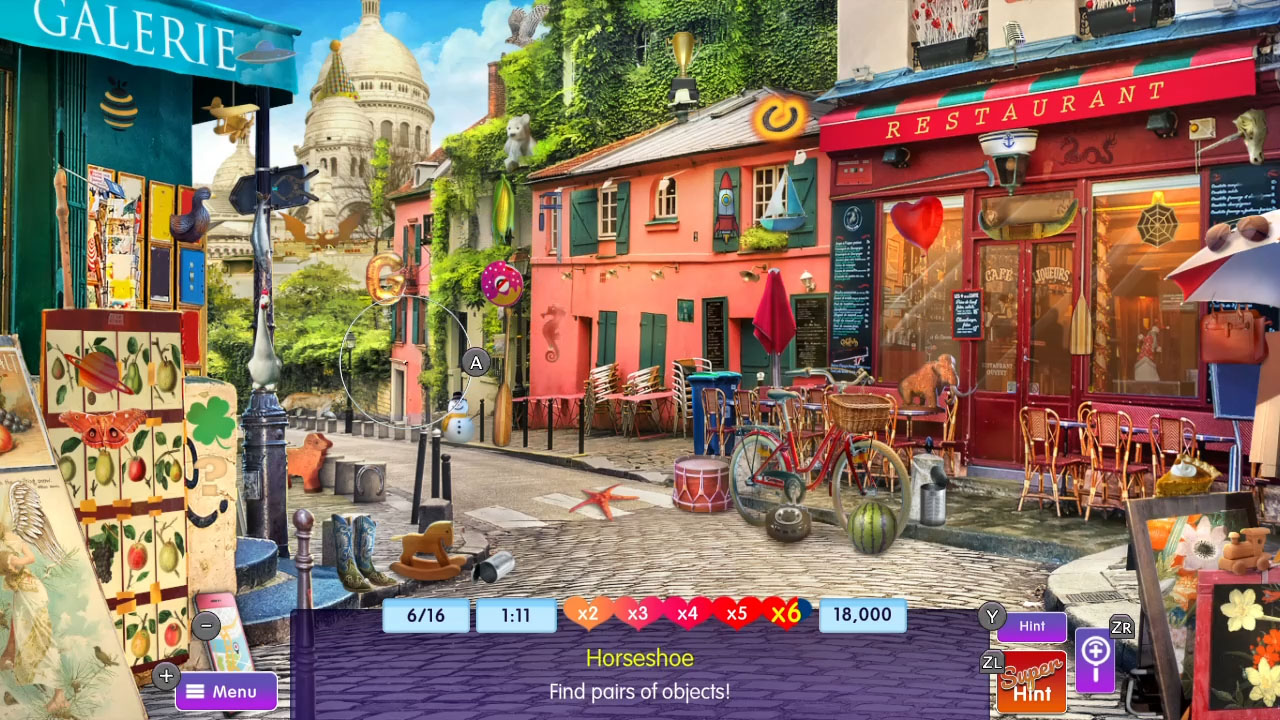Viewport: 1280px width, 720px height.
Task: Click the 18,000 score display
Action: 862,615
